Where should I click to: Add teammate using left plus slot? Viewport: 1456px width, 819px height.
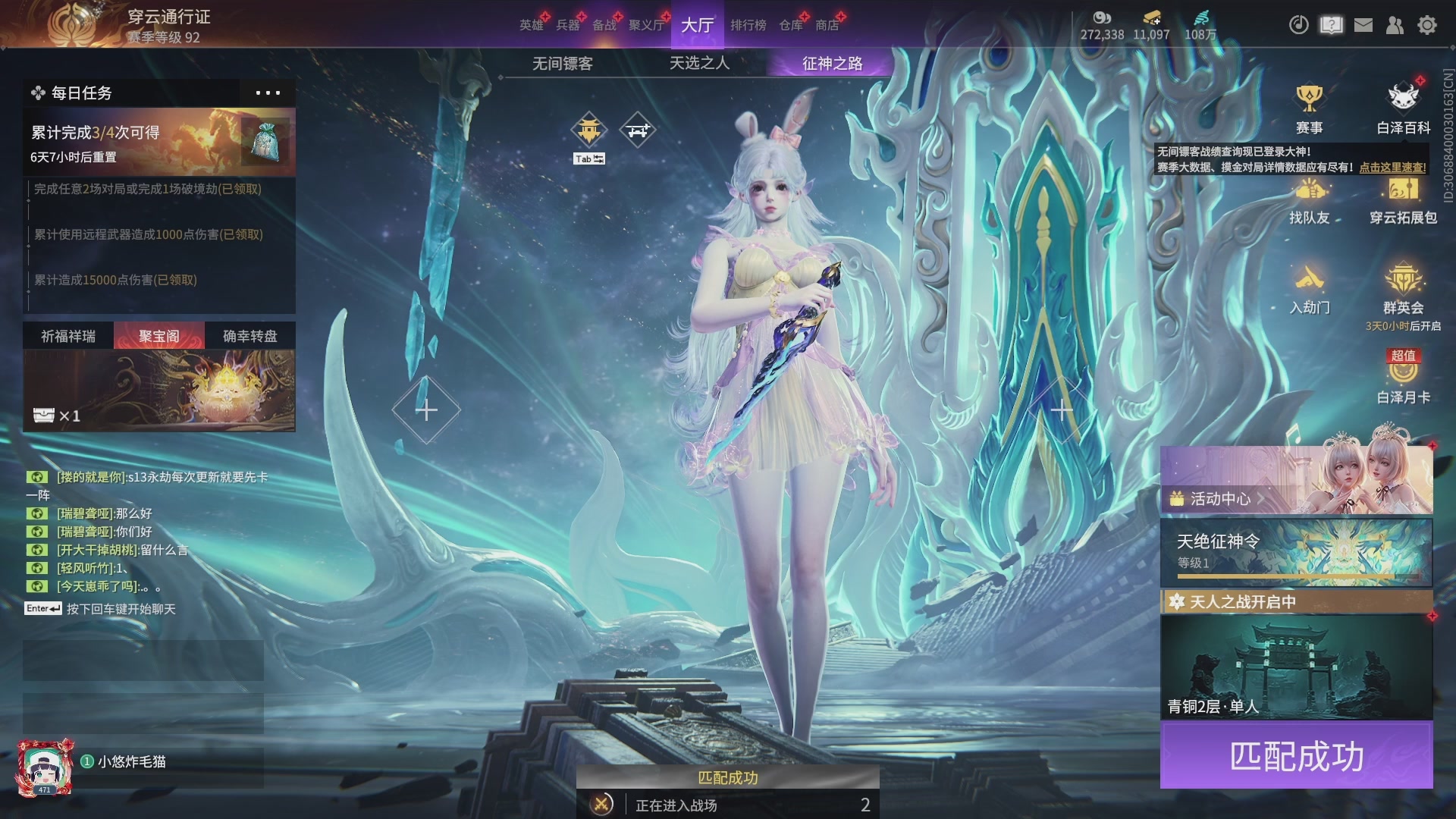pyautogui.click(x=426, y=410)
